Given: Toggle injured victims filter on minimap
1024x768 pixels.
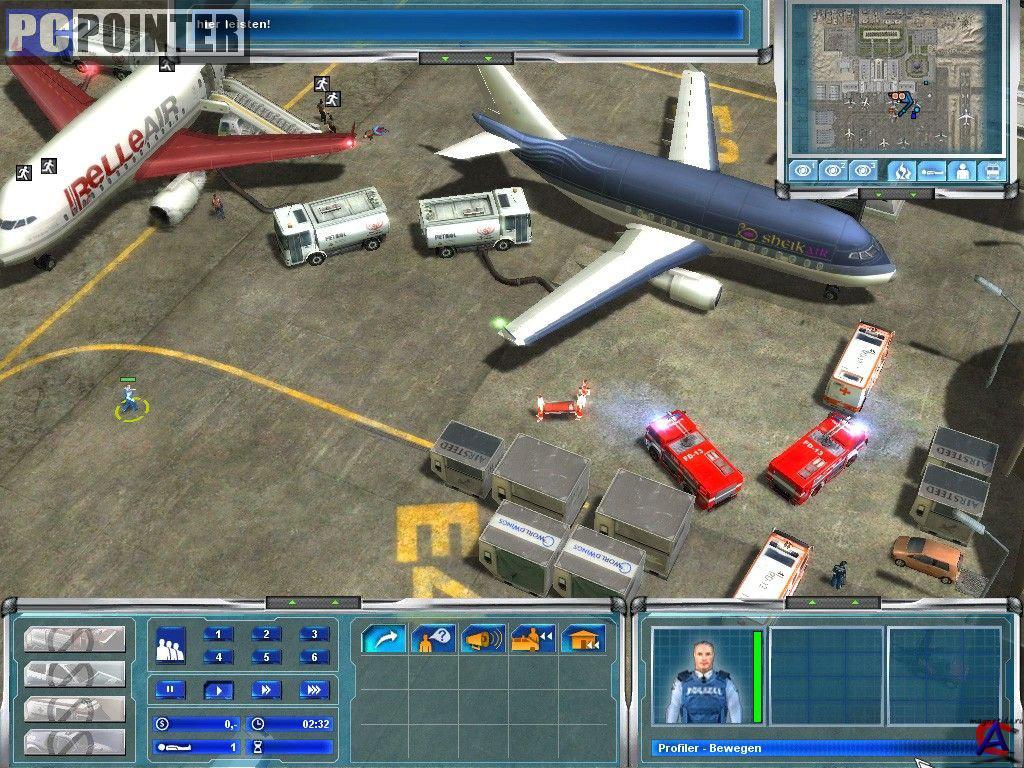Looking at the screenshot, I should [x=931, y=170].
